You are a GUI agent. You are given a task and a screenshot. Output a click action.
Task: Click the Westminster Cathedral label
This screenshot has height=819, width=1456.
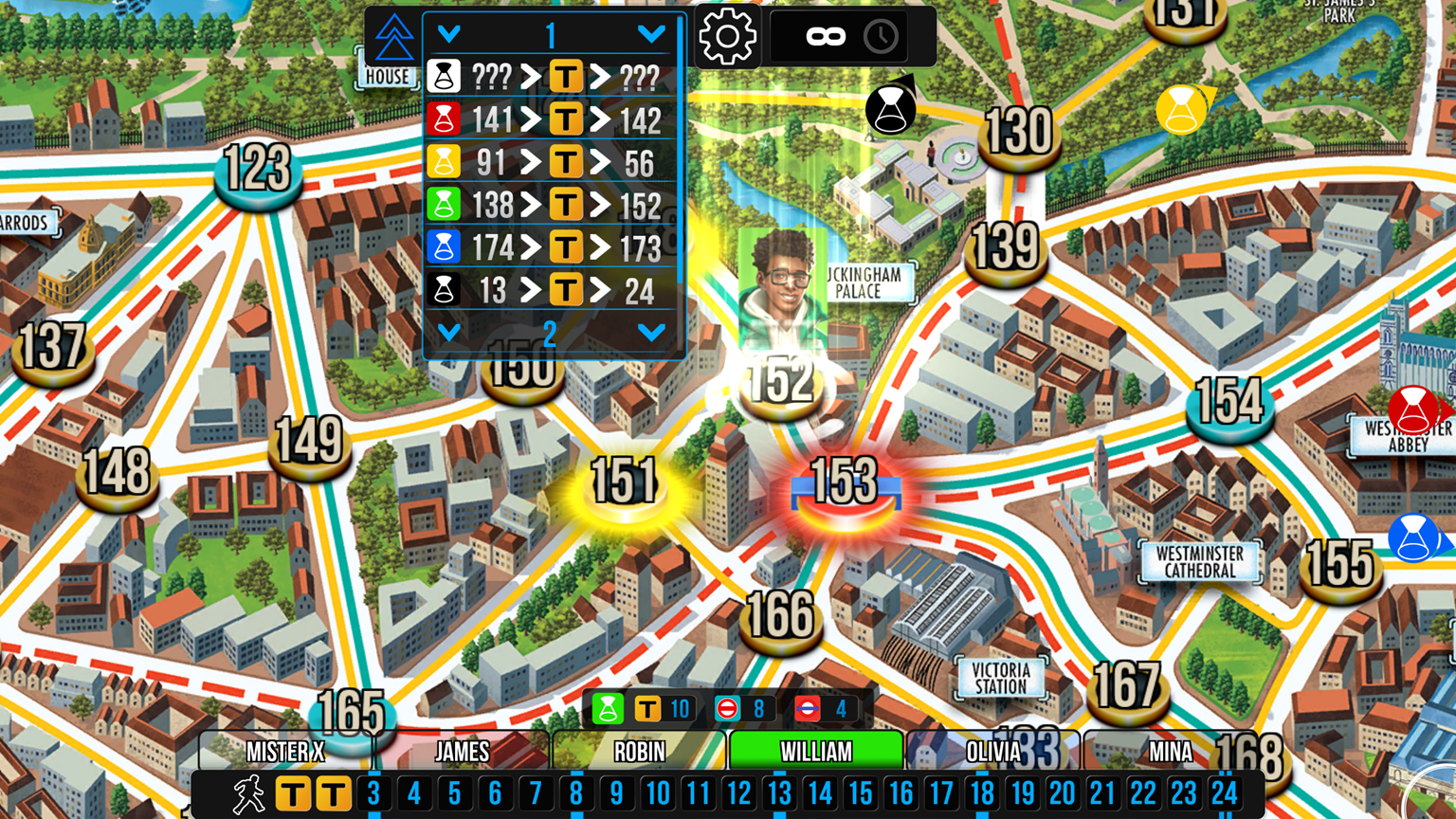tap(1198, 561)
